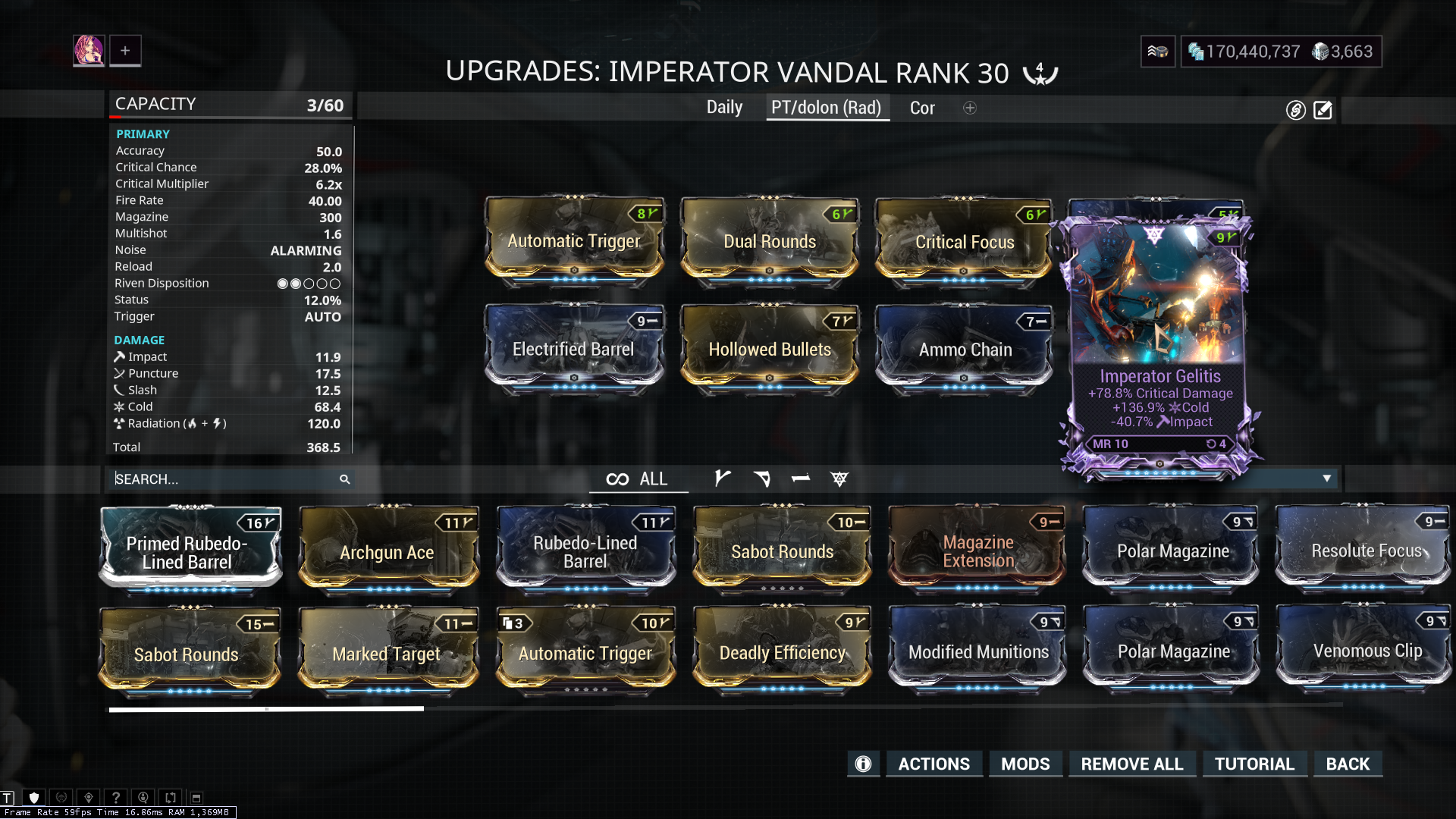
Task: Start the Tutorial
Action: point(1254,764)
